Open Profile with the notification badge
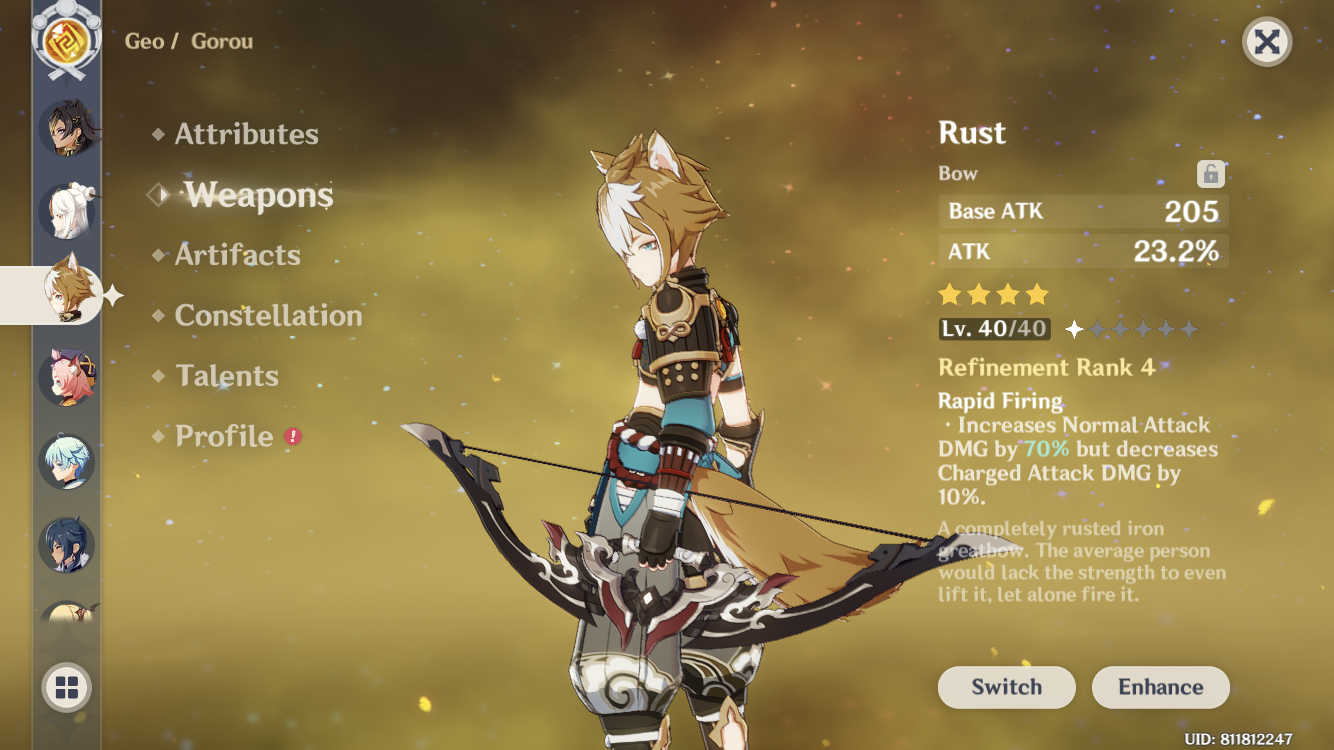Image resolution: width=1334 pixels, height=750 pixels. (x=226, y=437)
